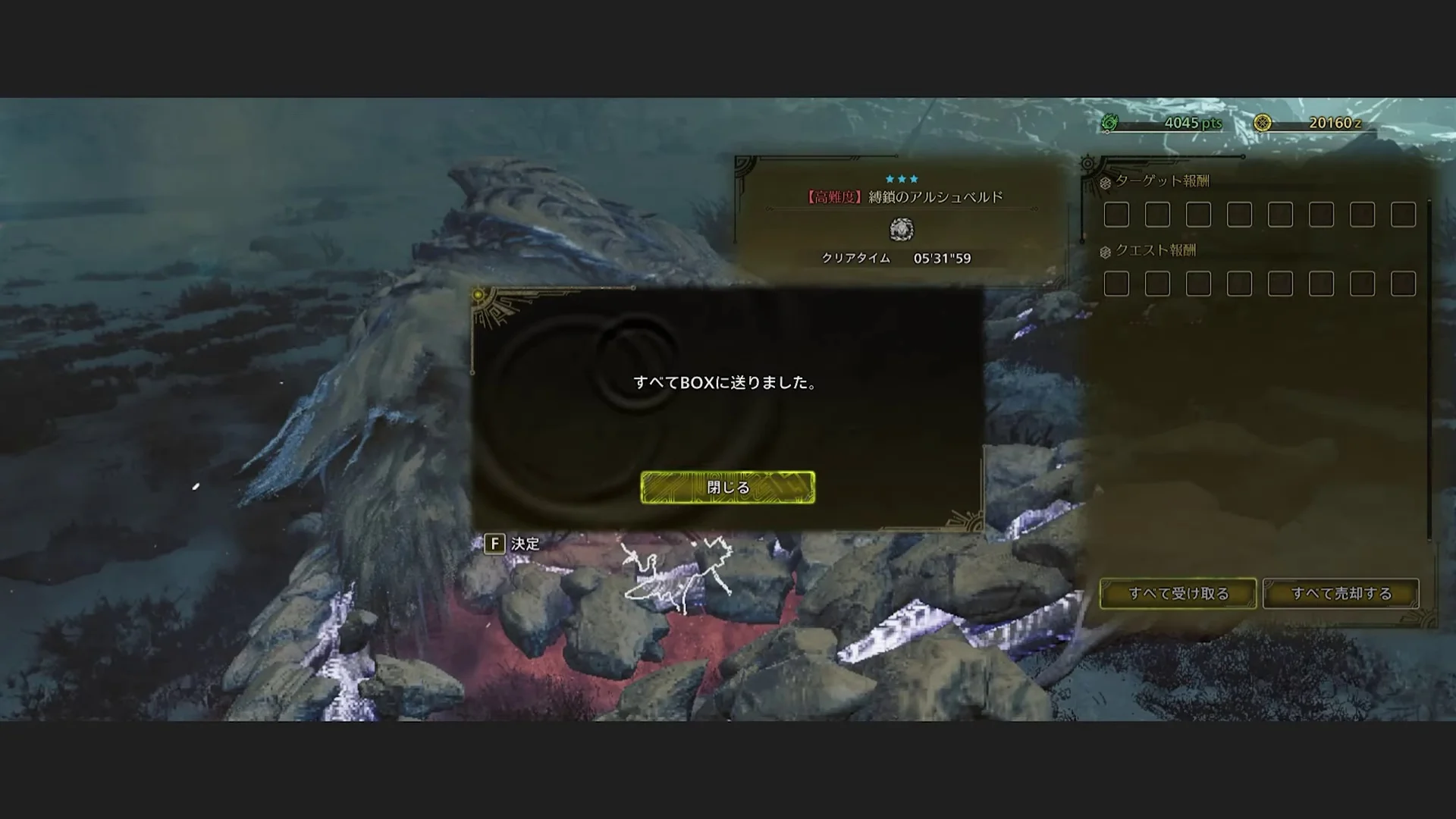1456x819 pixels.
Task: Click the Arkveld monster crest emblem
Action: [x=902, y=231]
